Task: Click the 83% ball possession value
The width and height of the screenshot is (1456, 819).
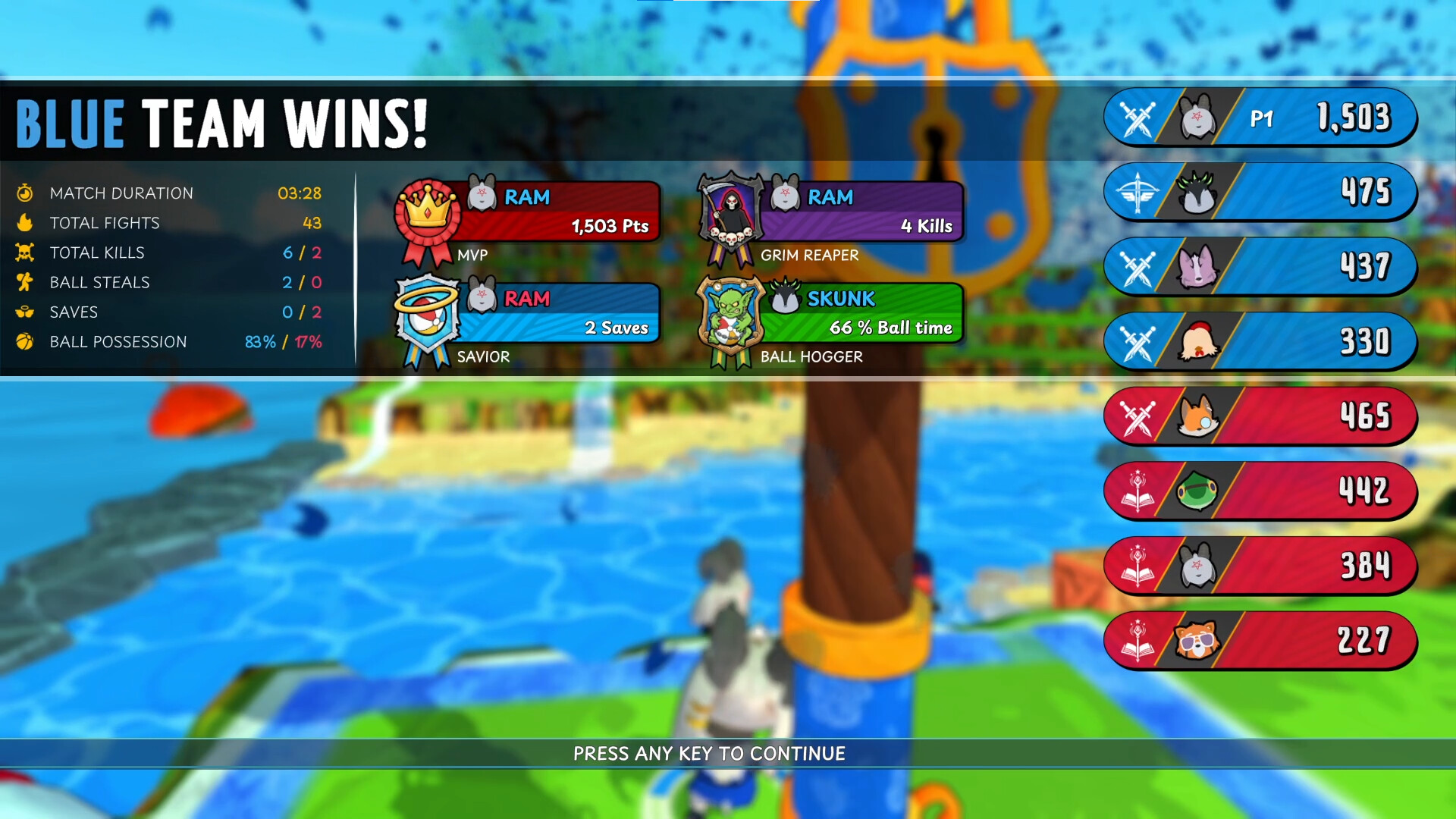Action: (x=259, y=342)
